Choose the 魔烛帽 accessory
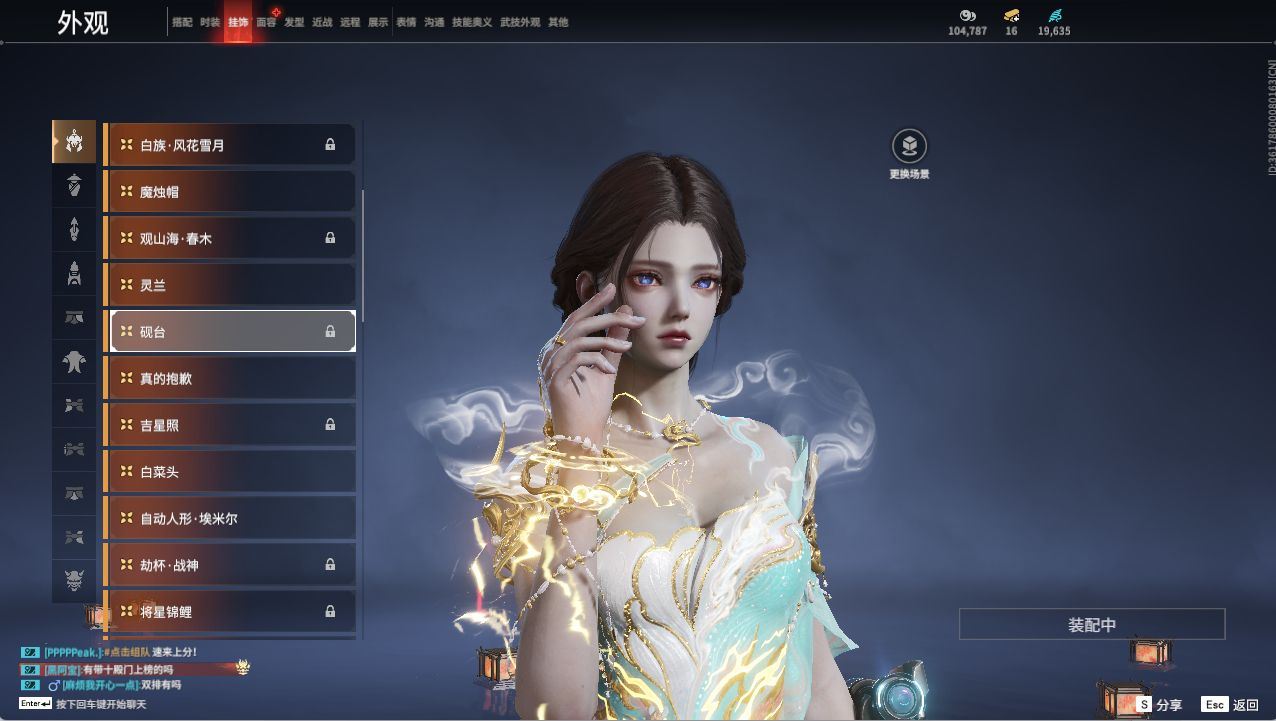 coord(230,192)
